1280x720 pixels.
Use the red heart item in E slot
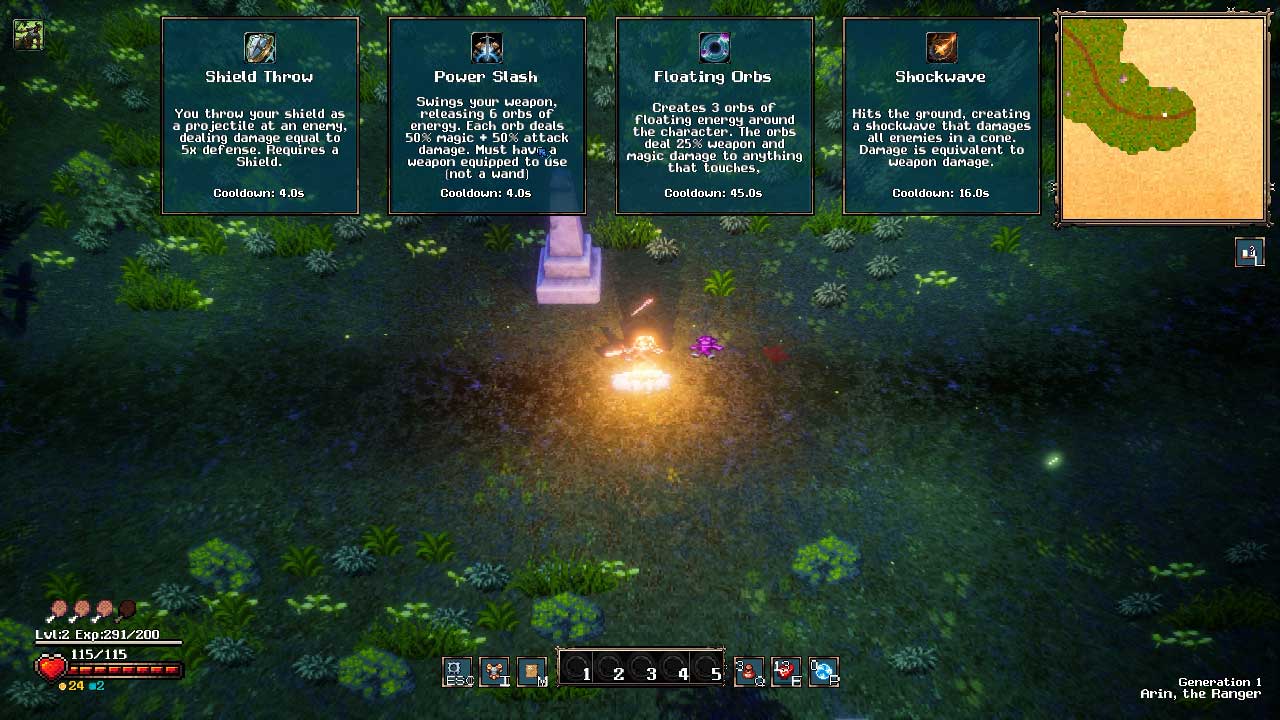786,671
